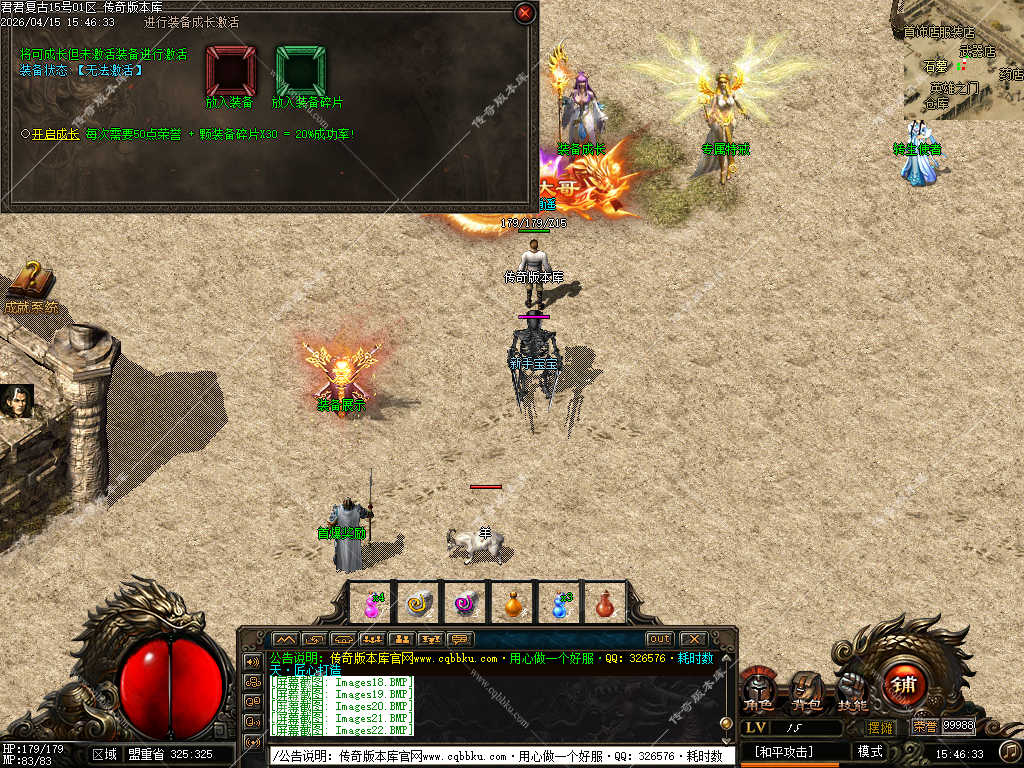Click the chat panel out button
Viewport: 1024px width, 768px height.
659,639
